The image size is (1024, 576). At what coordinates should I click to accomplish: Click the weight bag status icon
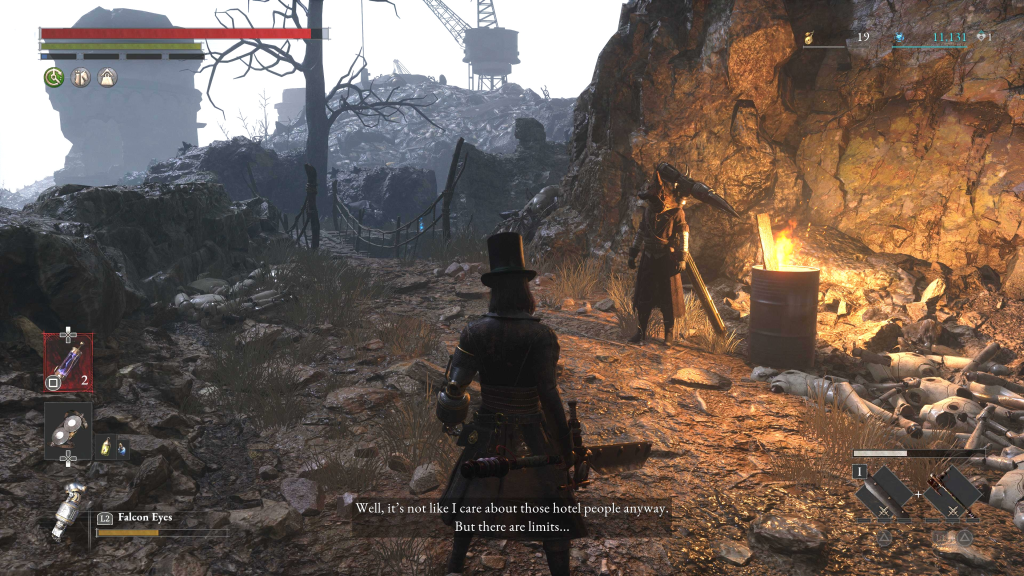point(107,77)
